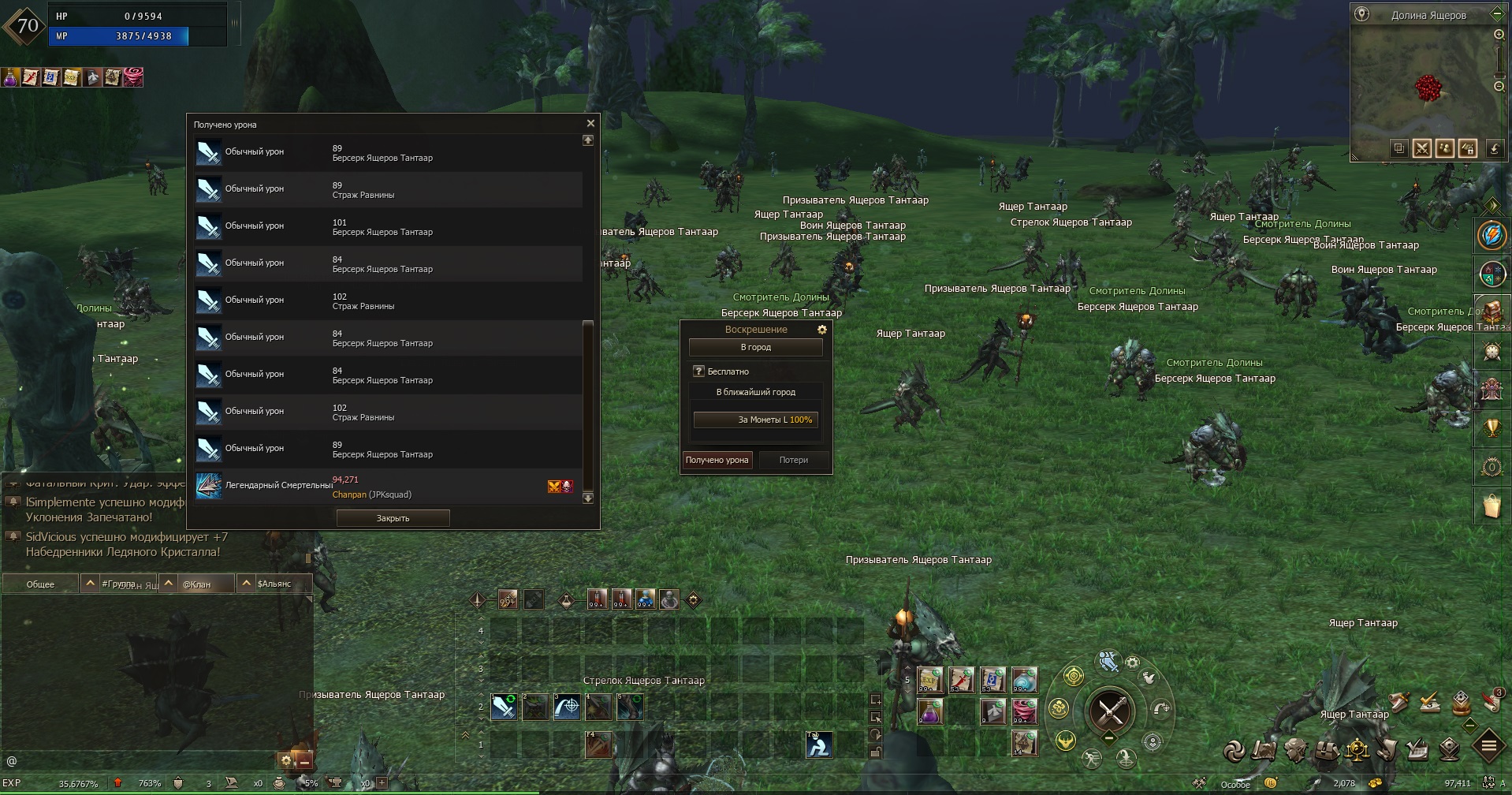Viewport: 1512px width, 795px height.
Task: Choose За Монеты L 100% resurrection
Action: click(755, 420)
